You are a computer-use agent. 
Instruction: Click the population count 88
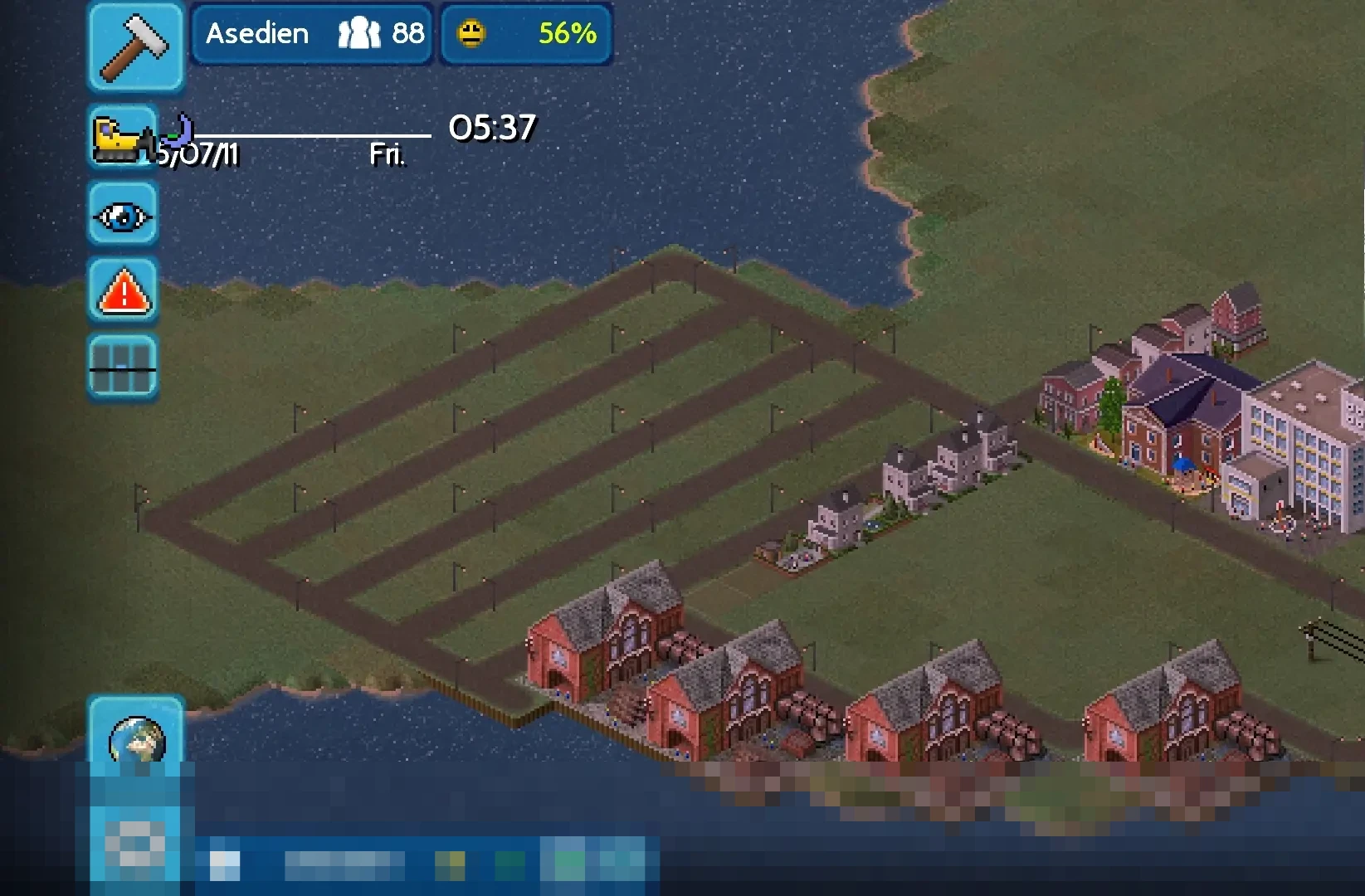click(x=407, y=33)
